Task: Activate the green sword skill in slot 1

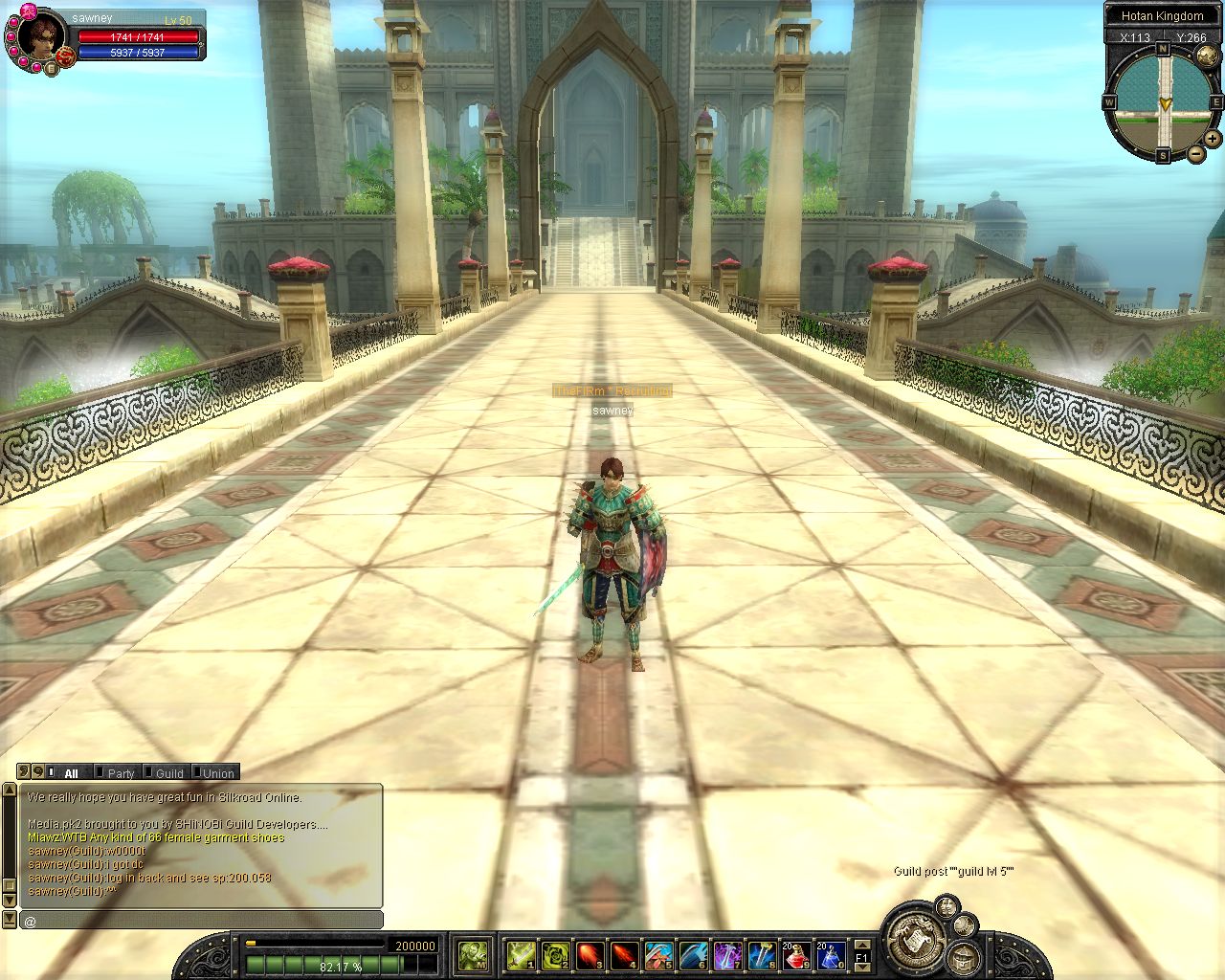Action: pyautogui.click(x=521, y=954)
